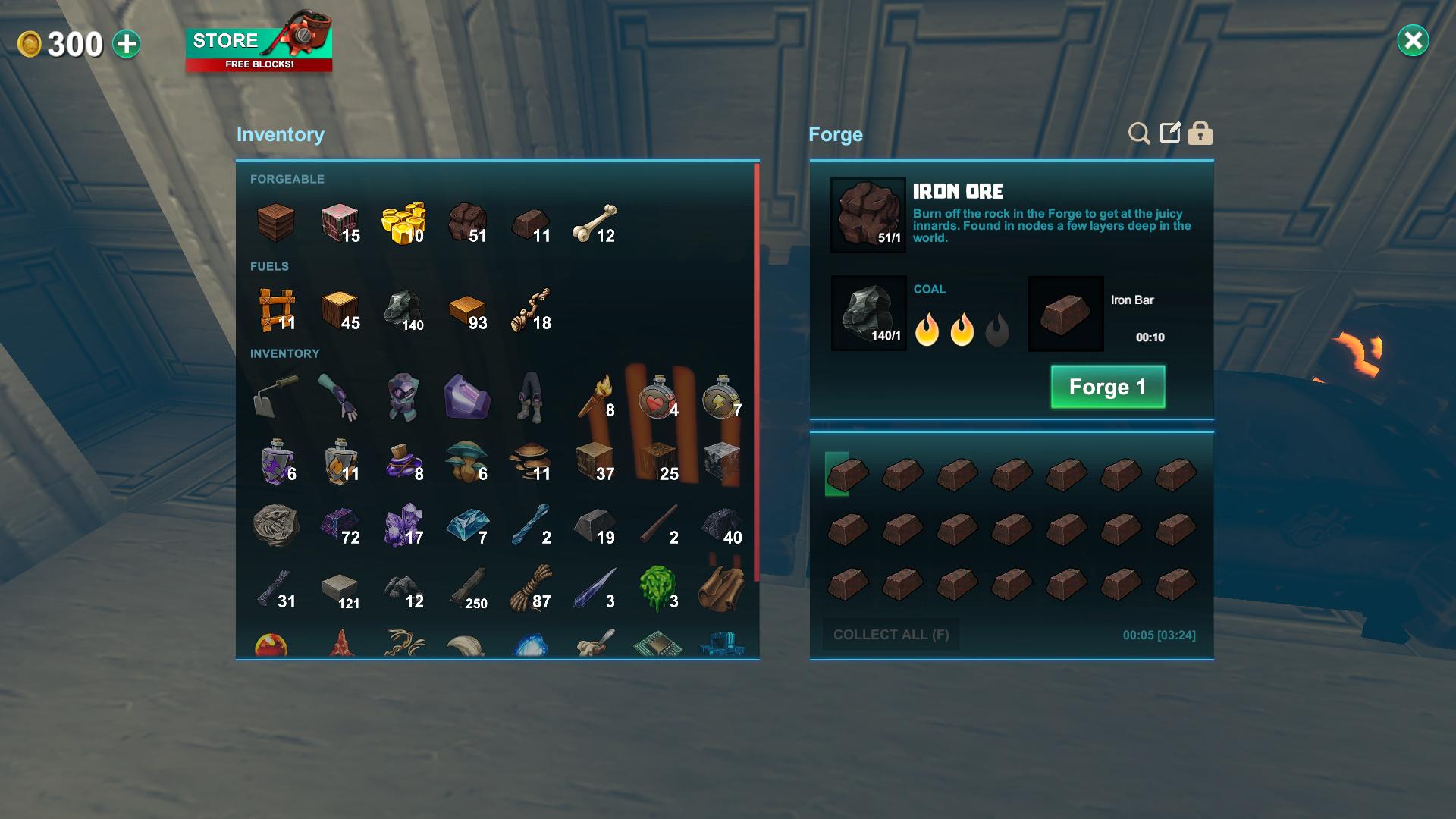Select the fossil skull stone item
Image resolution: width=1456 pixels, height=819 pixels.
[x=276, y=525]
